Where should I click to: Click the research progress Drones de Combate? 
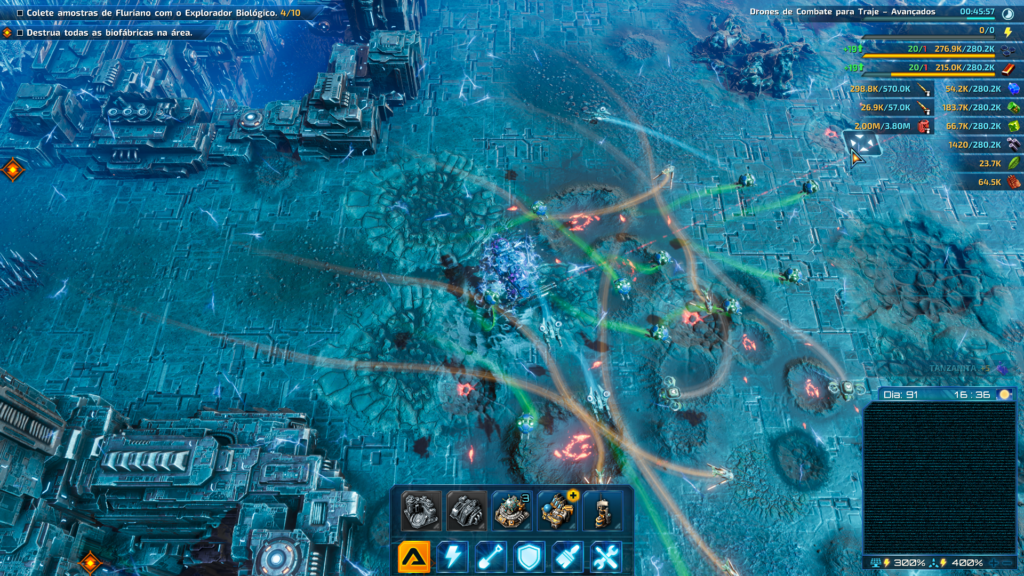tap(842, 12)
